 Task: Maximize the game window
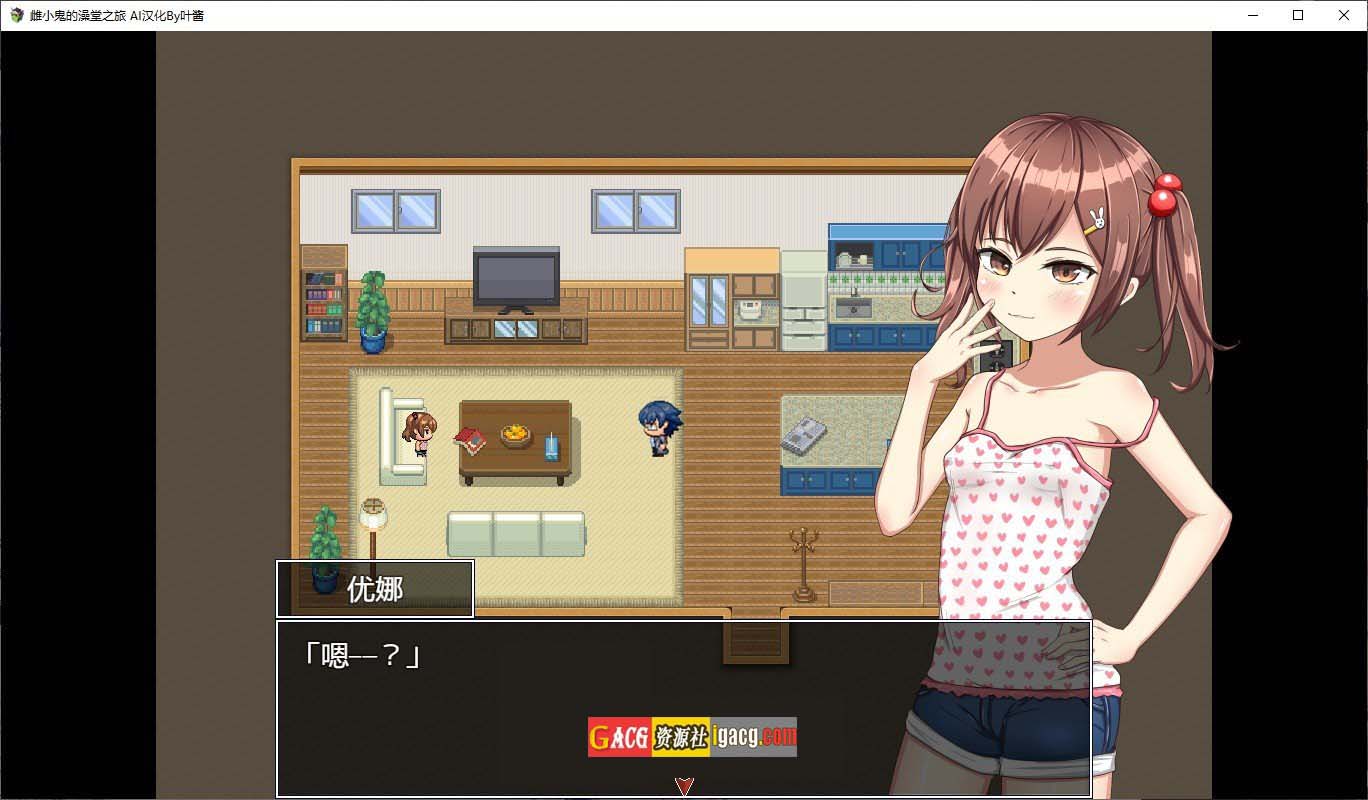click(1298, 15)
